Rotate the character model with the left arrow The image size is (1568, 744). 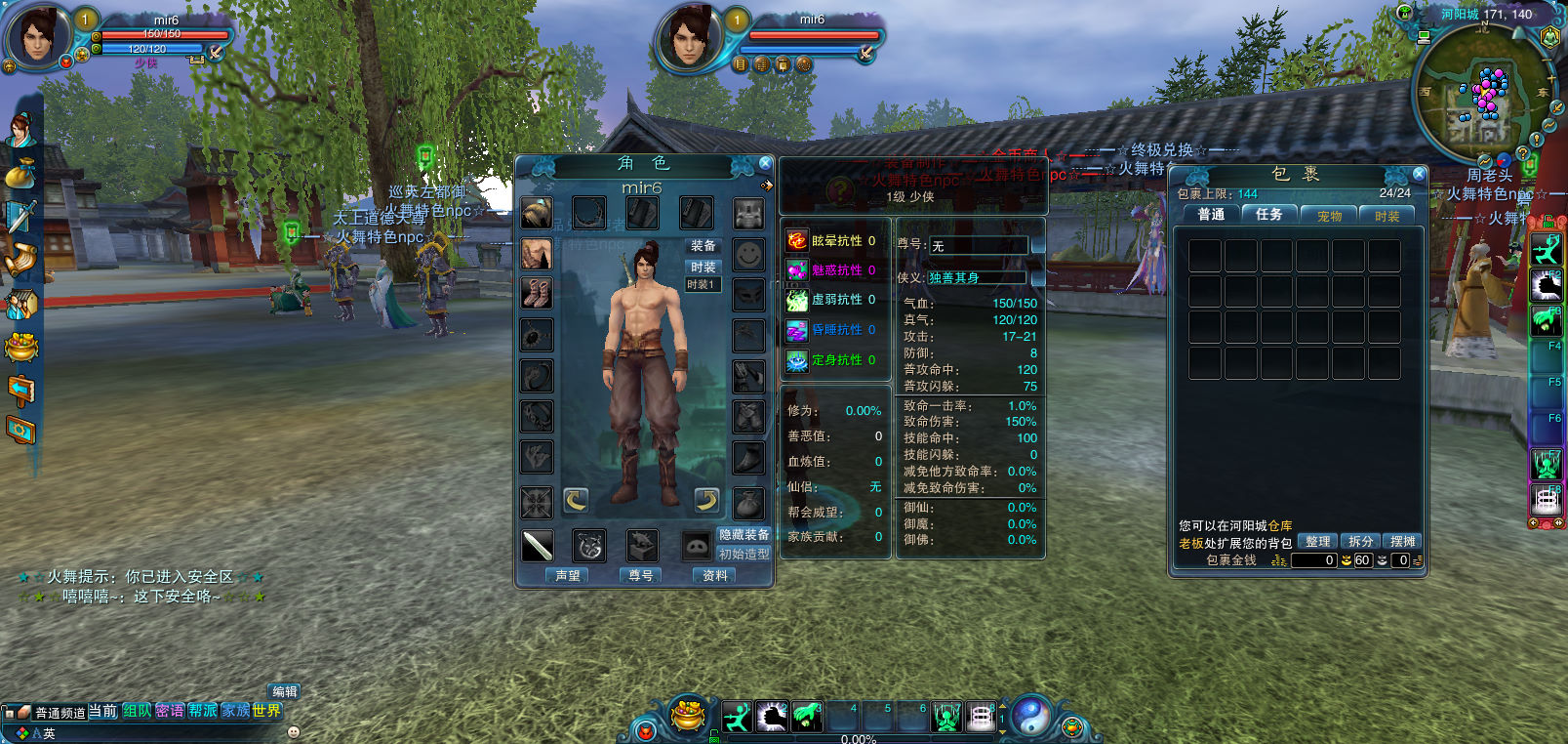(576, 501)
